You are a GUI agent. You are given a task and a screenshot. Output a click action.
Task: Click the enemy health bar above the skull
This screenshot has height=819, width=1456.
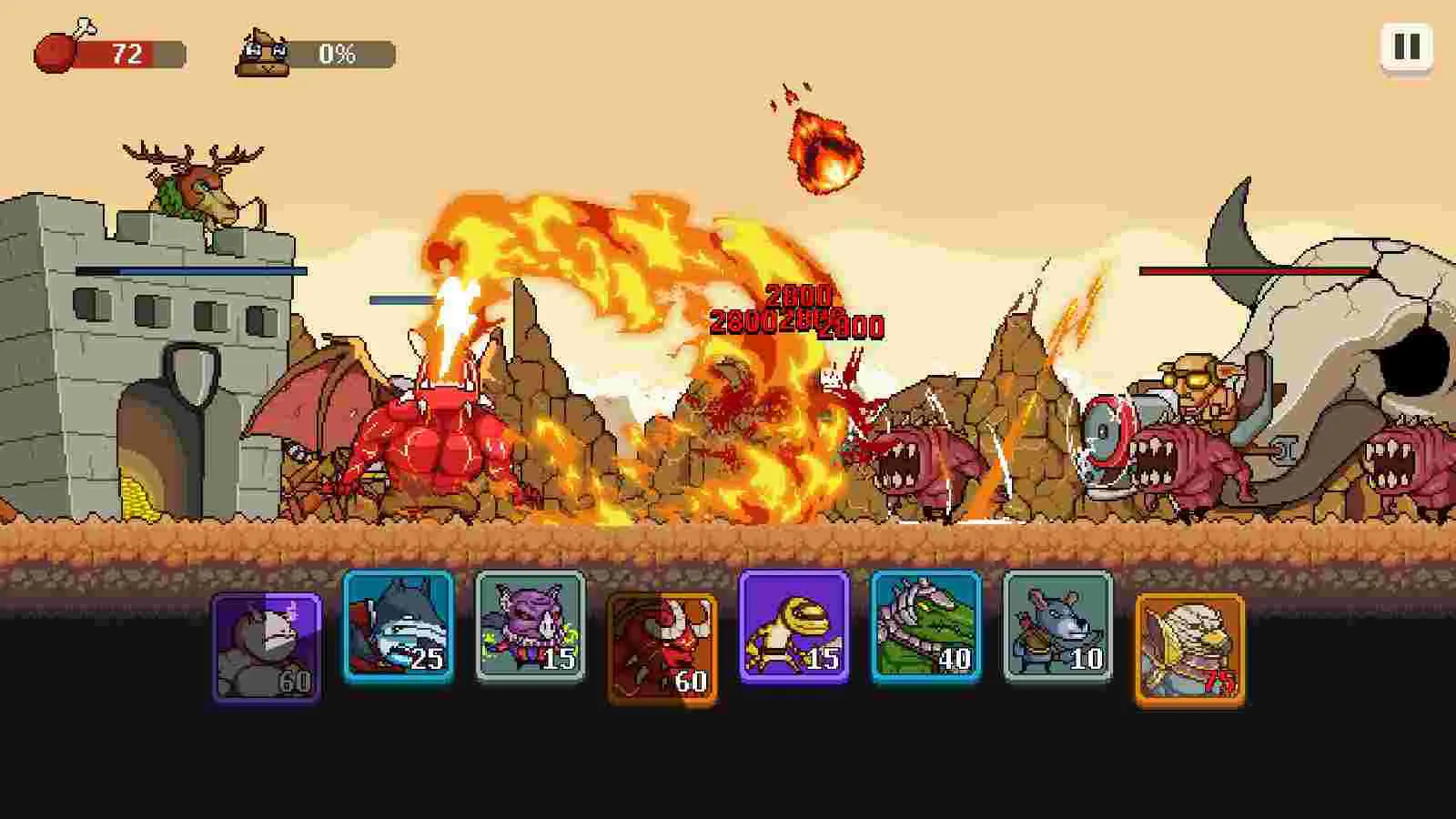[1254, 270]
